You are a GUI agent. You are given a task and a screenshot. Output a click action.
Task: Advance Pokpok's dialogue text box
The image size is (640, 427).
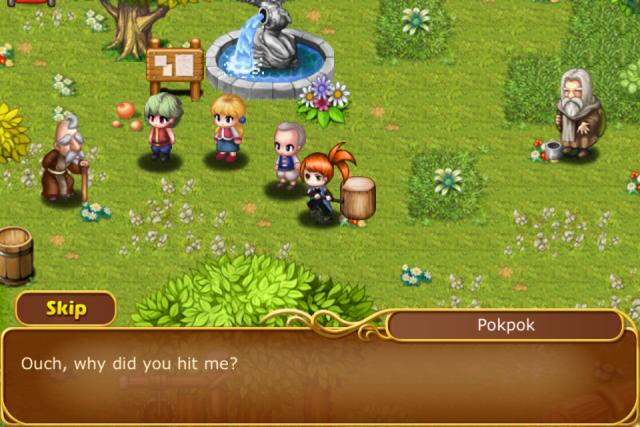(x=320, y=375)
